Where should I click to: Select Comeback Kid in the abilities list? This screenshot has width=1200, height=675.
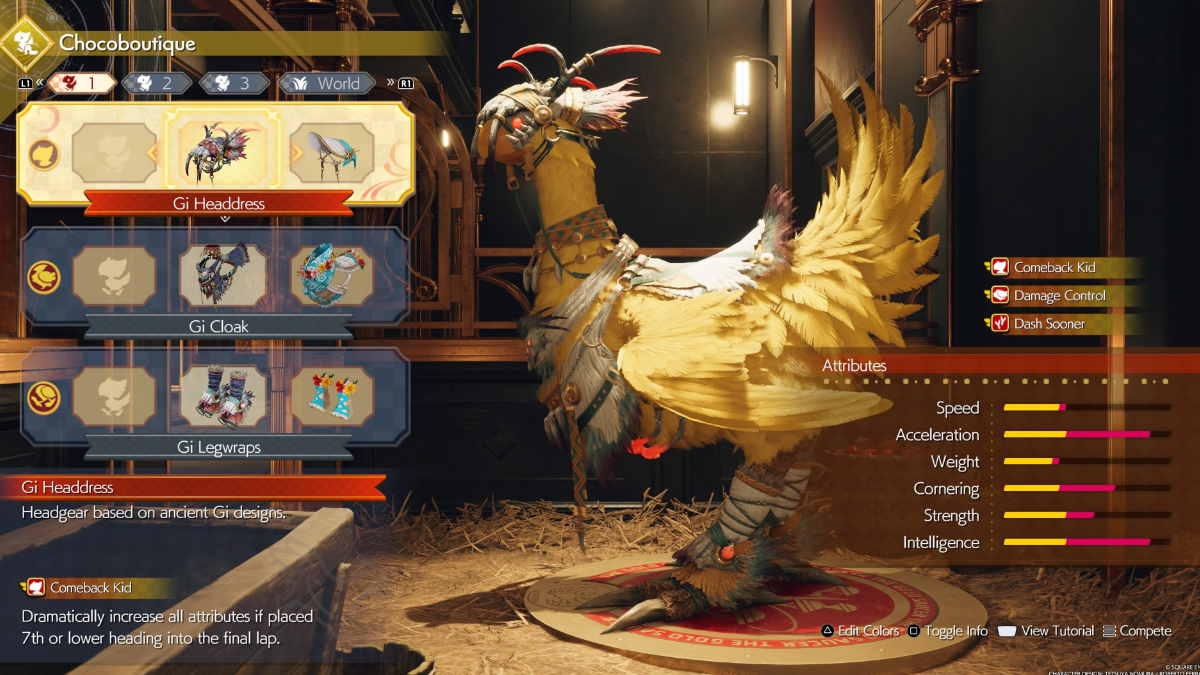pos(1054,267)
